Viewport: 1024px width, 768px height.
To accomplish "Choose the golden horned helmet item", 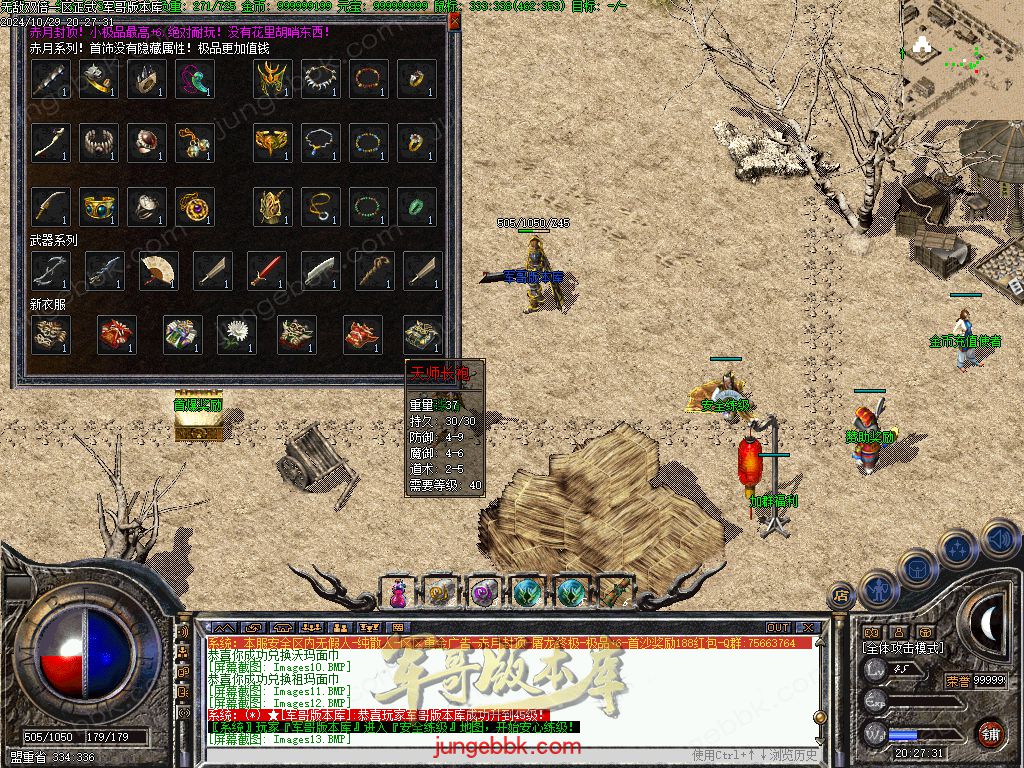I will click(272, 79).
